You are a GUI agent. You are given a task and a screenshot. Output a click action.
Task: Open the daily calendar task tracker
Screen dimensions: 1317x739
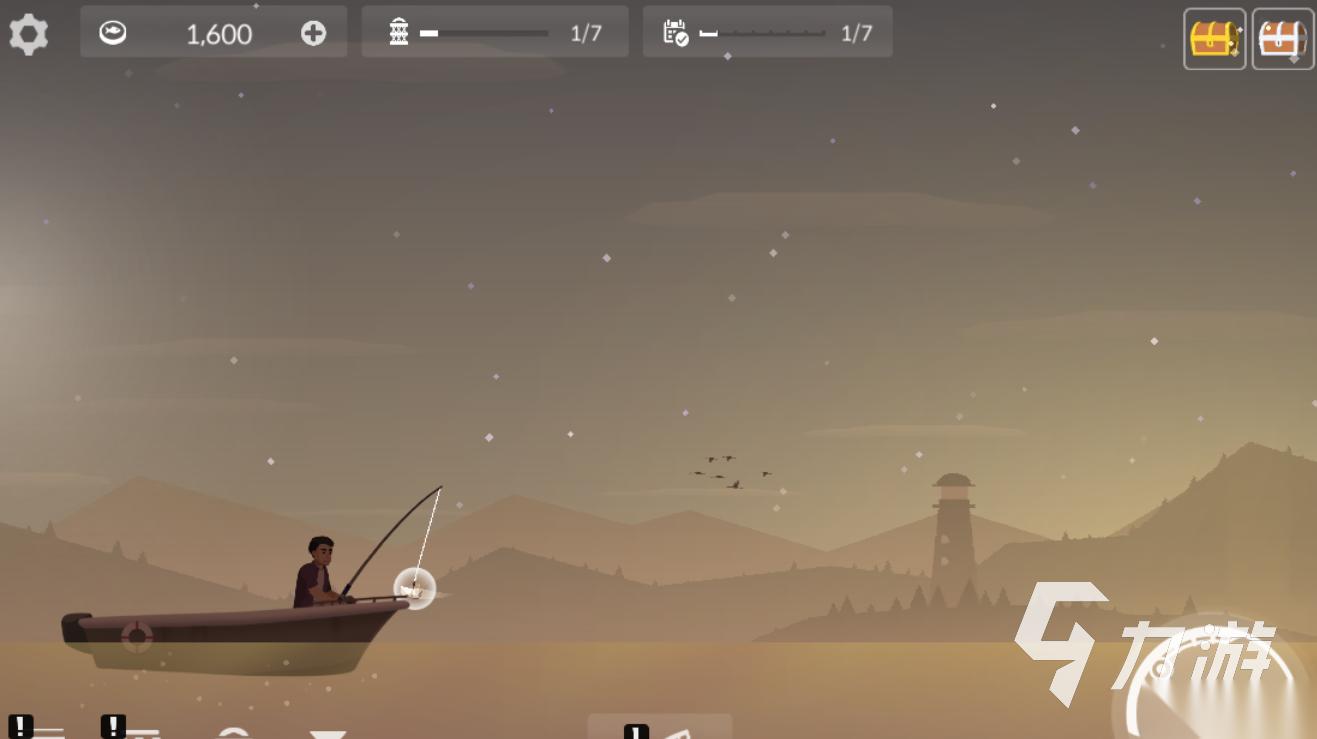coord(767,32)
